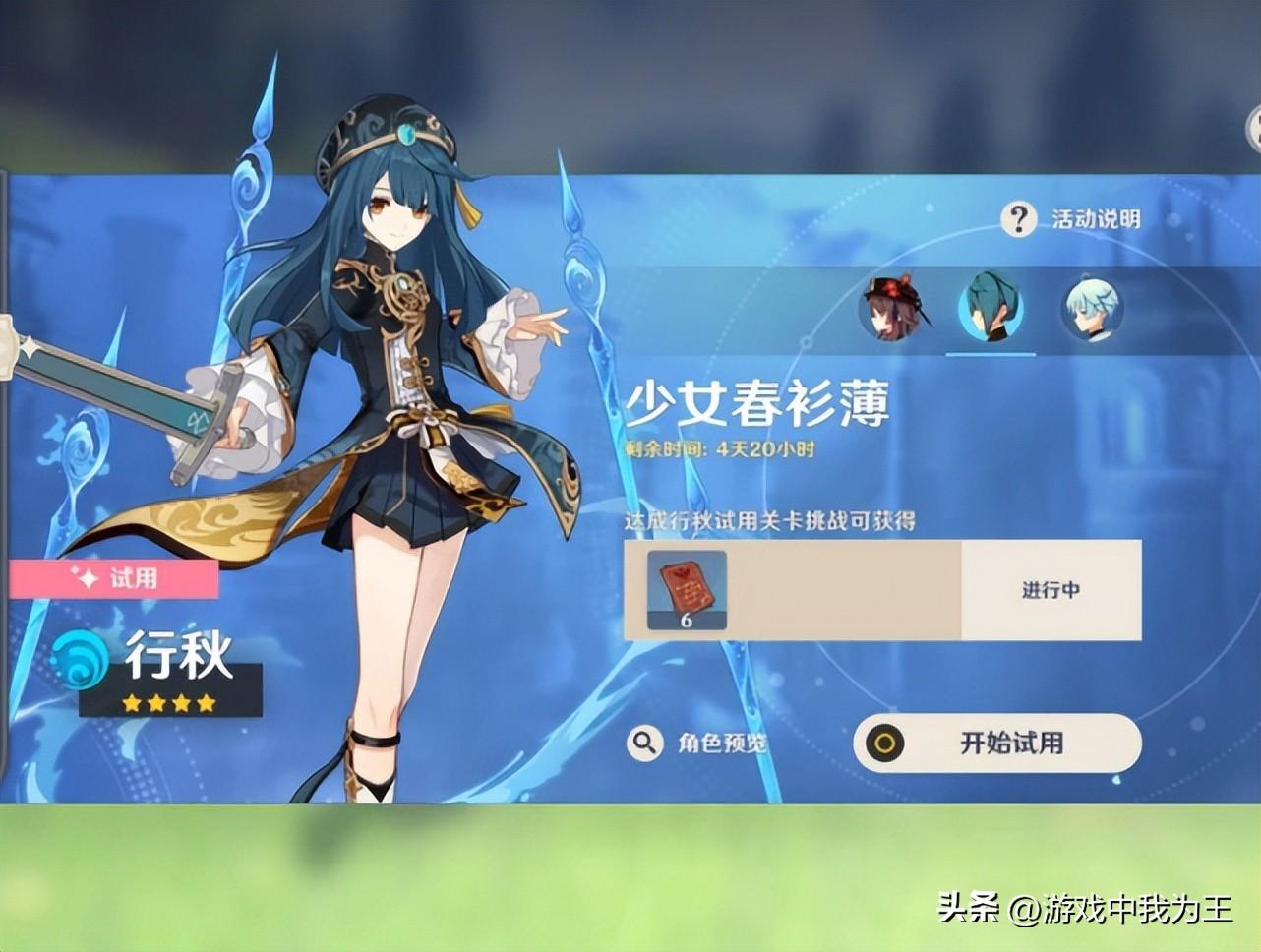Screen dimensions: 1261x952
Task: Click the magnifier icon next to 角色预览
Action: (x=645, y=744)
